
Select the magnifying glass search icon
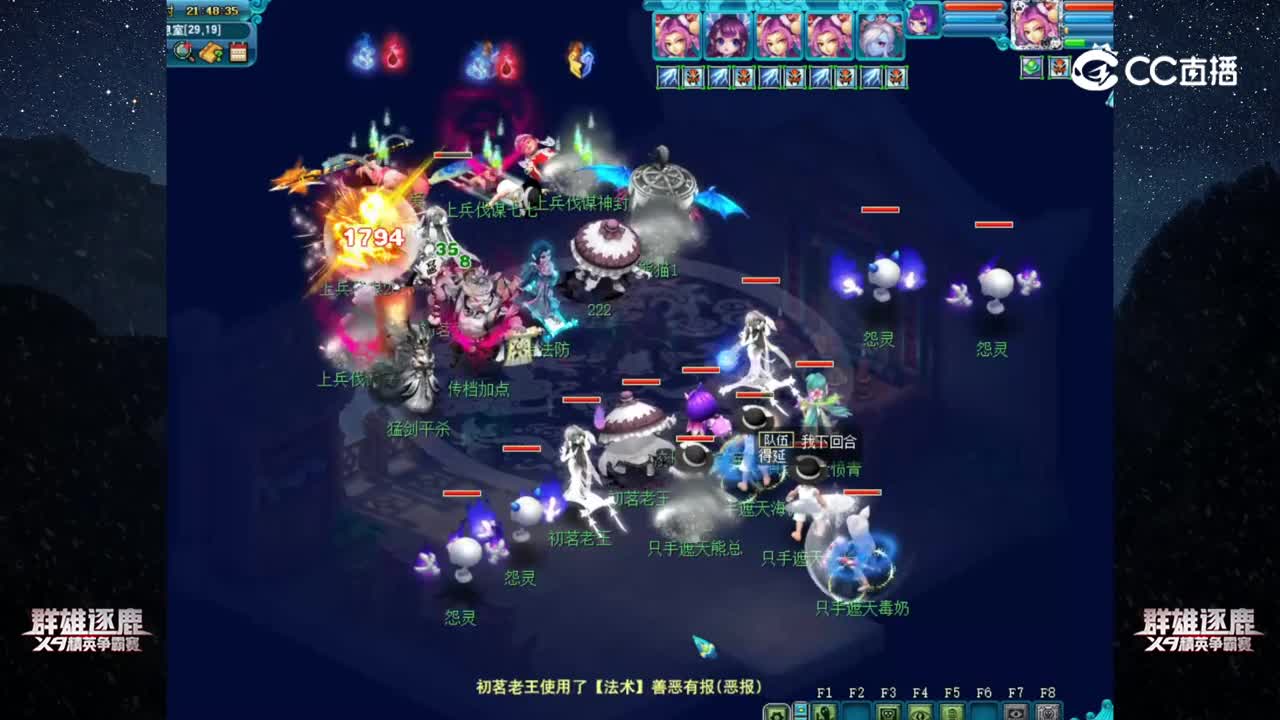(x=182, y=50)
